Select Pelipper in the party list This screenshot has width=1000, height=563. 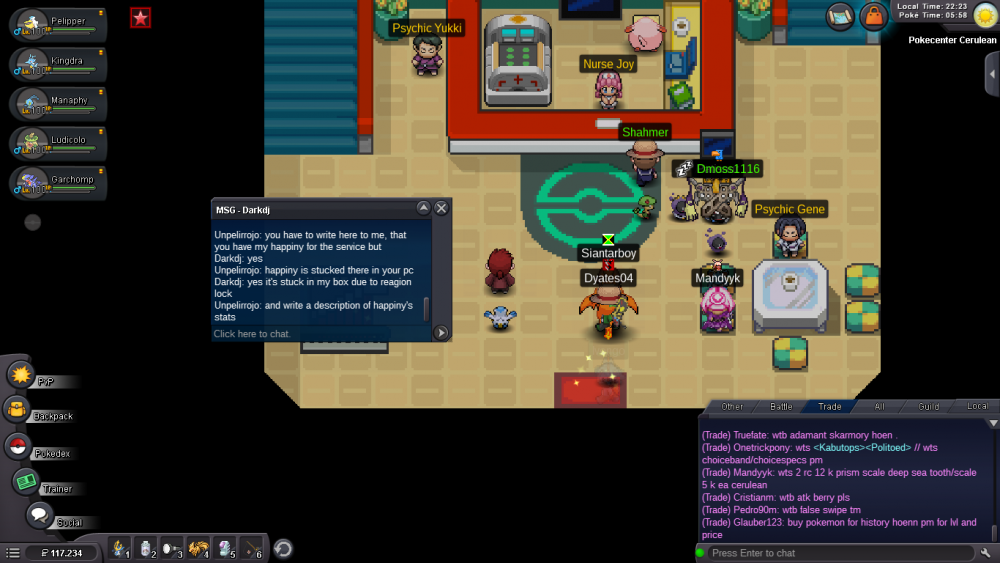58,26
